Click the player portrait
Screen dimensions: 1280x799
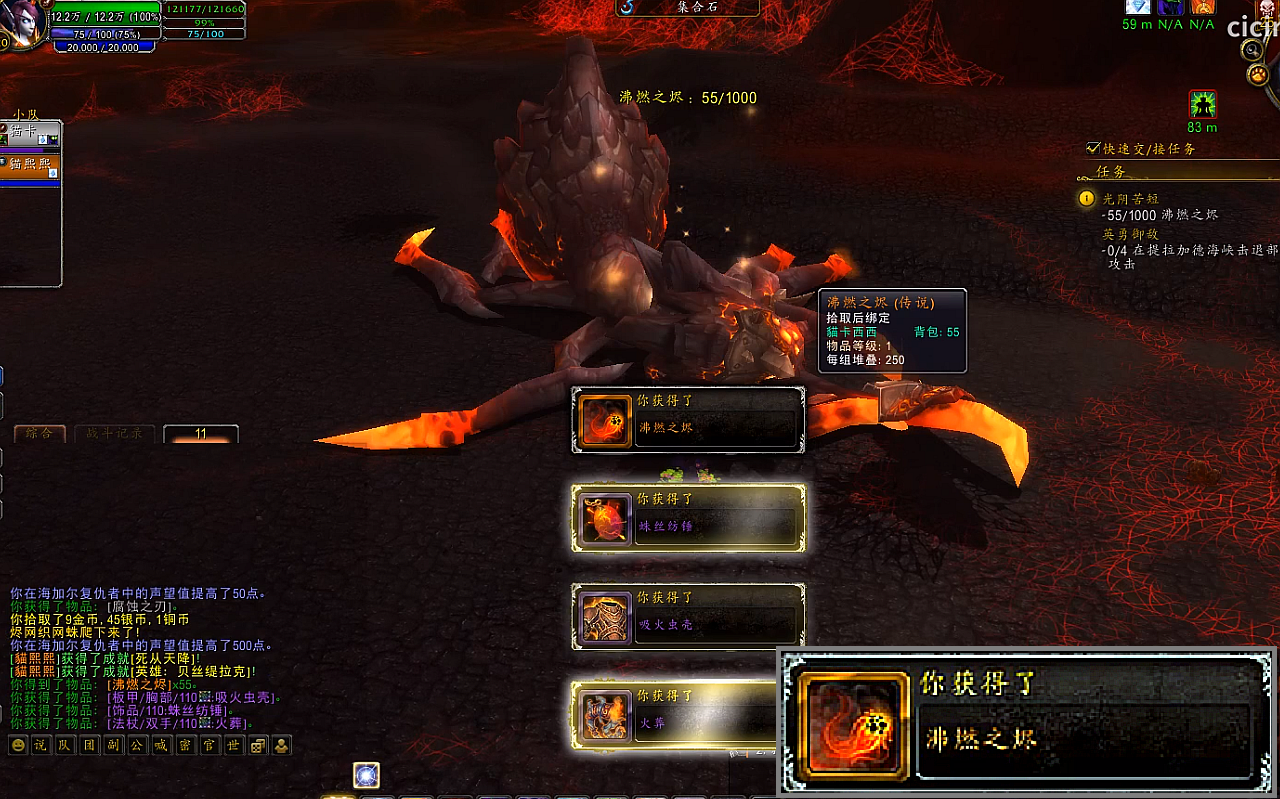[18, 22]
